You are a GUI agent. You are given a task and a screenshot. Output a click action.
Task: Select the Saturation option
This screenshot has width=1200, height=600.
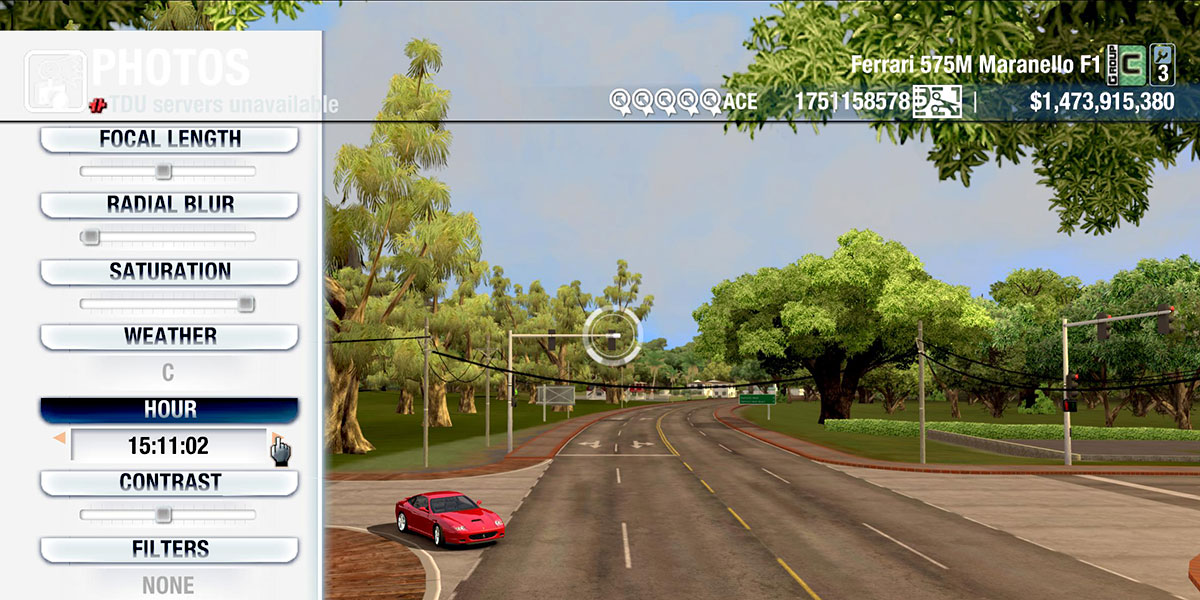click(x=169, y=271)
